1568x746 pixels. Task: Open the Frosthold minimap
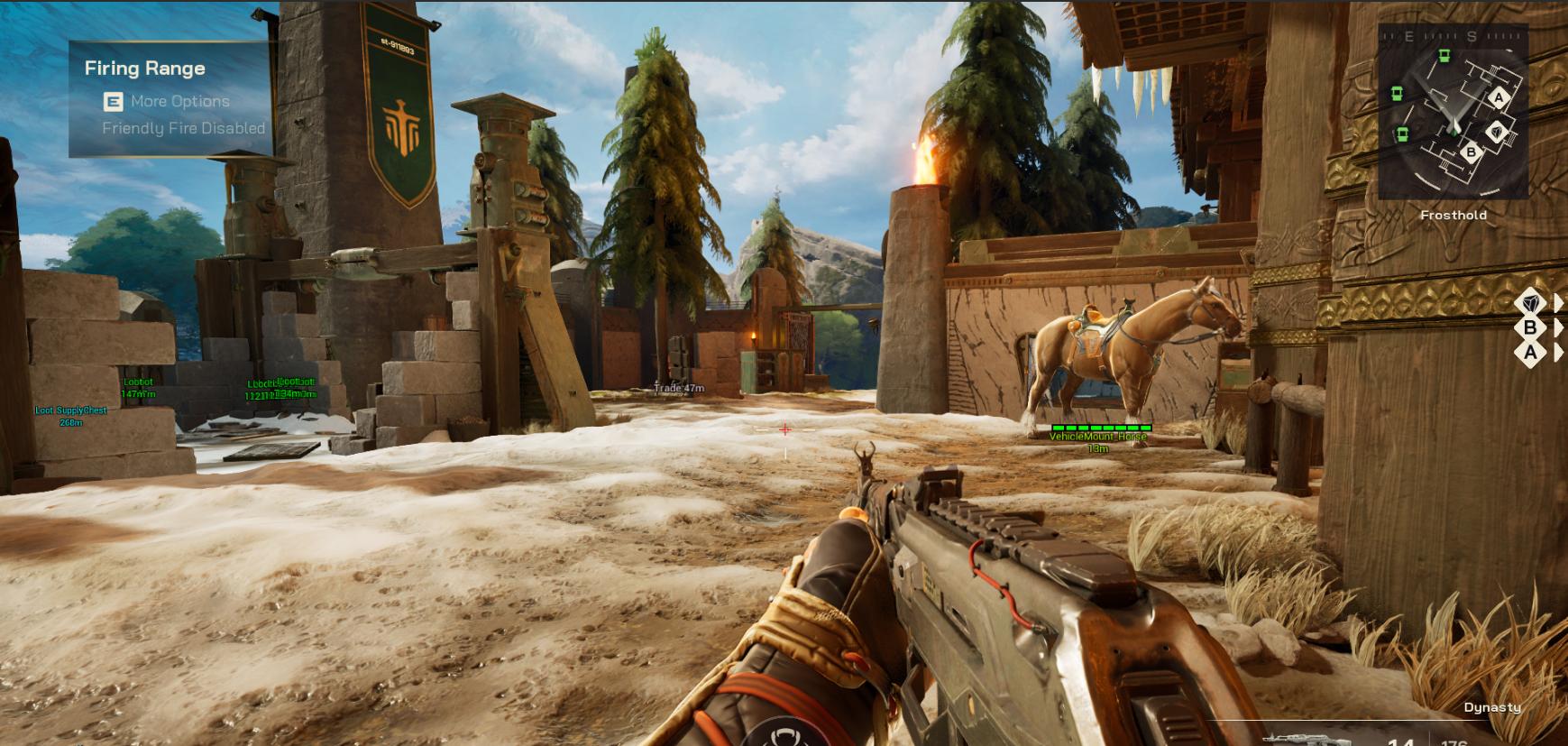point(1453,111)
